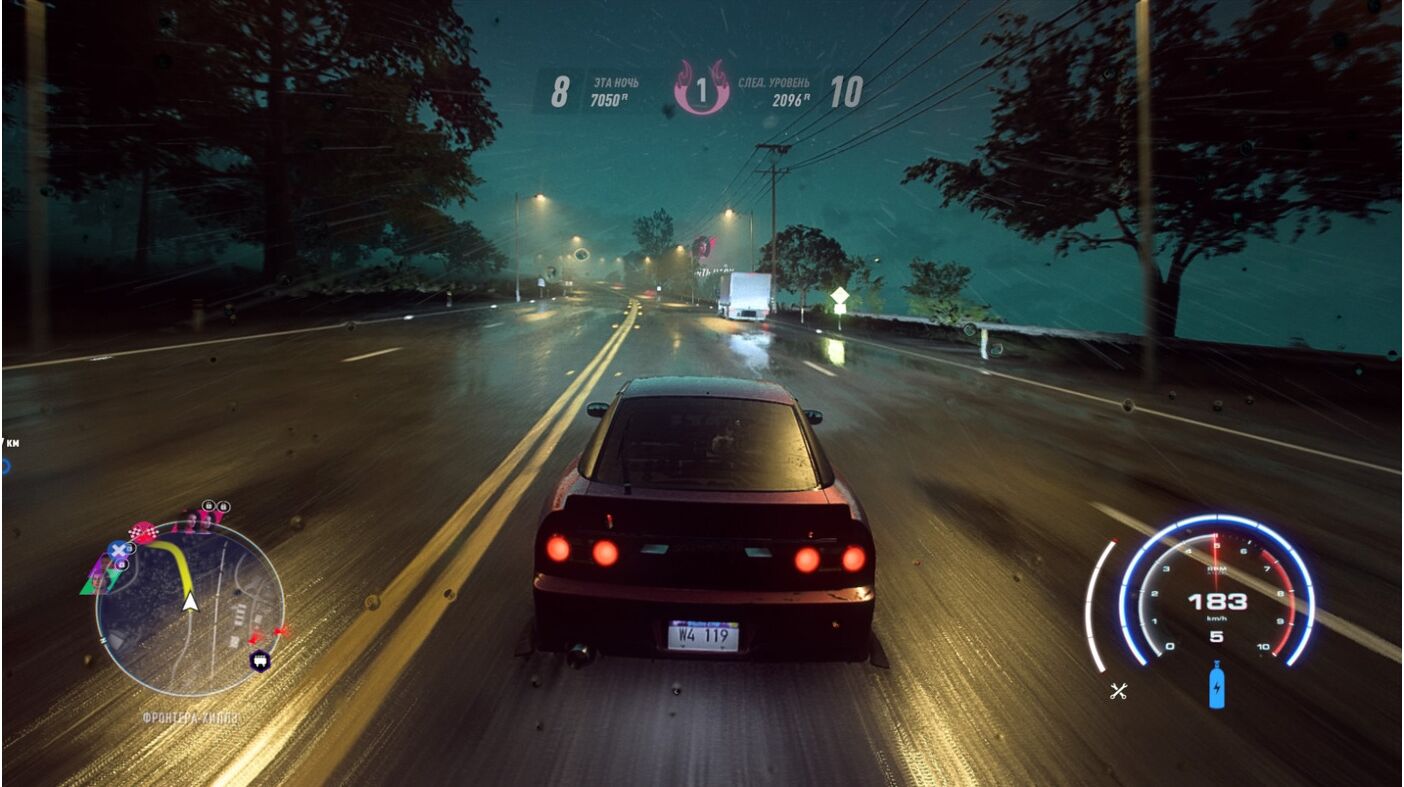The image size is (1404, 787).
Task: Select the white player arrow on minimap
Action: pyautogui.click(x=190, y=601)
